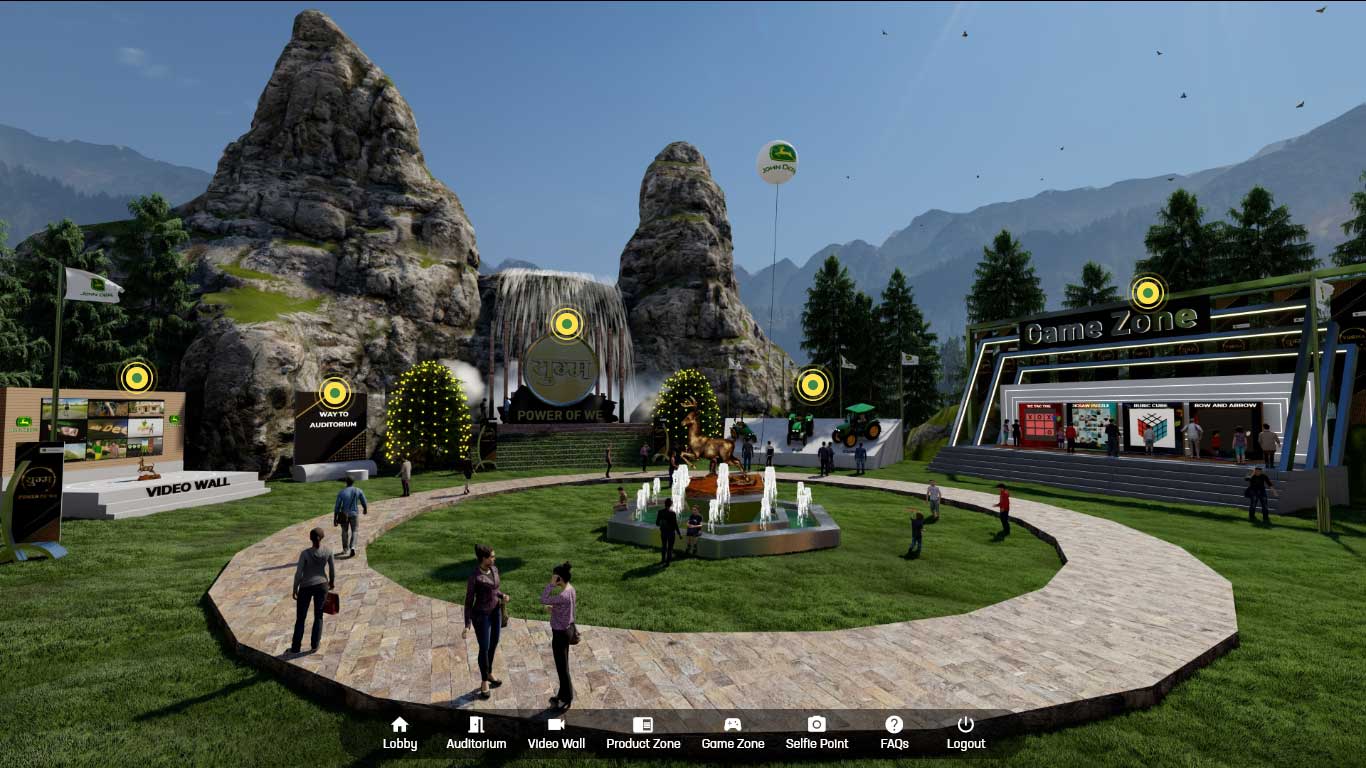Choose Game Zone in the bottom navigation bar

[x=732, y=733]
